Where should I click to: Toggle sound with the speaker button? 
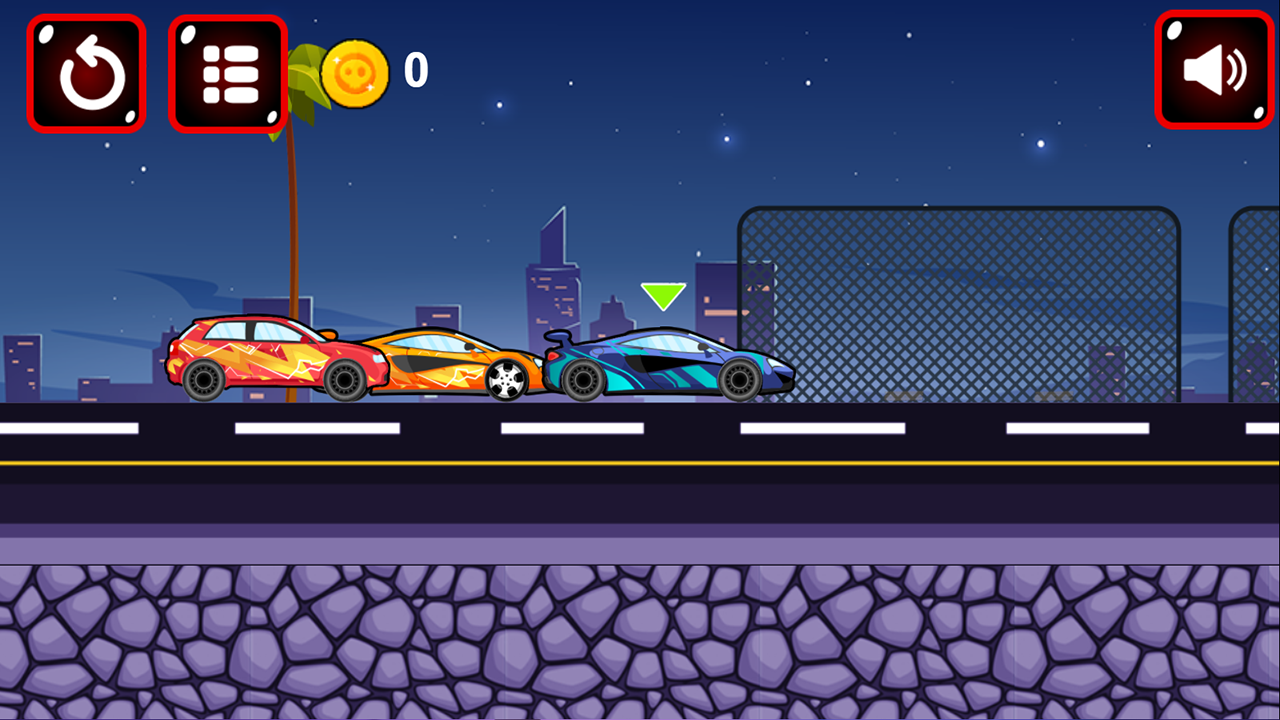(x=1214, y=70)
